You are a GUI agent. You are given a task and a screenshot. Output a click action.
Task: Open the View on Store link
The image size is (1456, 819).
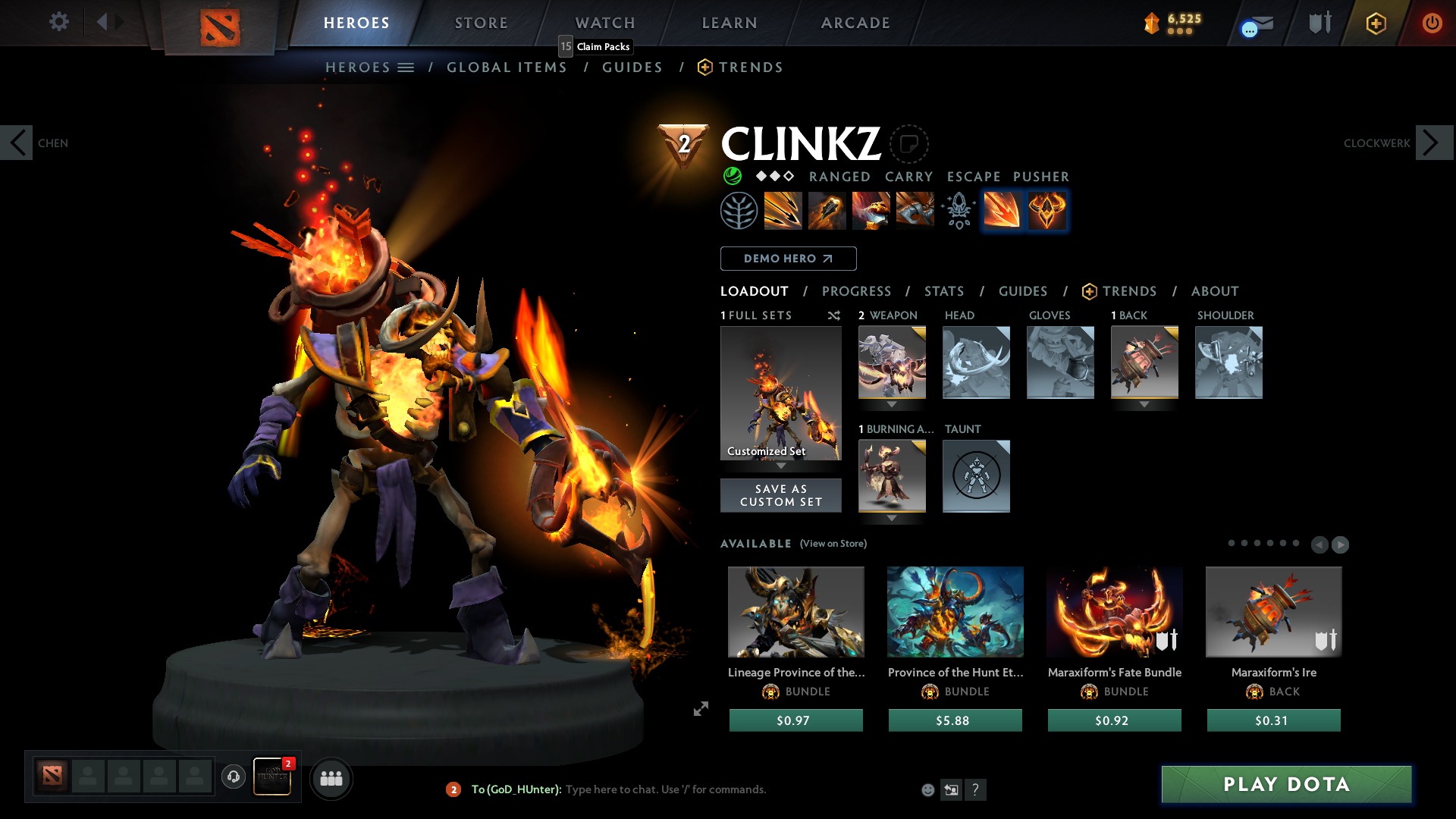pyautogui.click(x=833, y=544)
